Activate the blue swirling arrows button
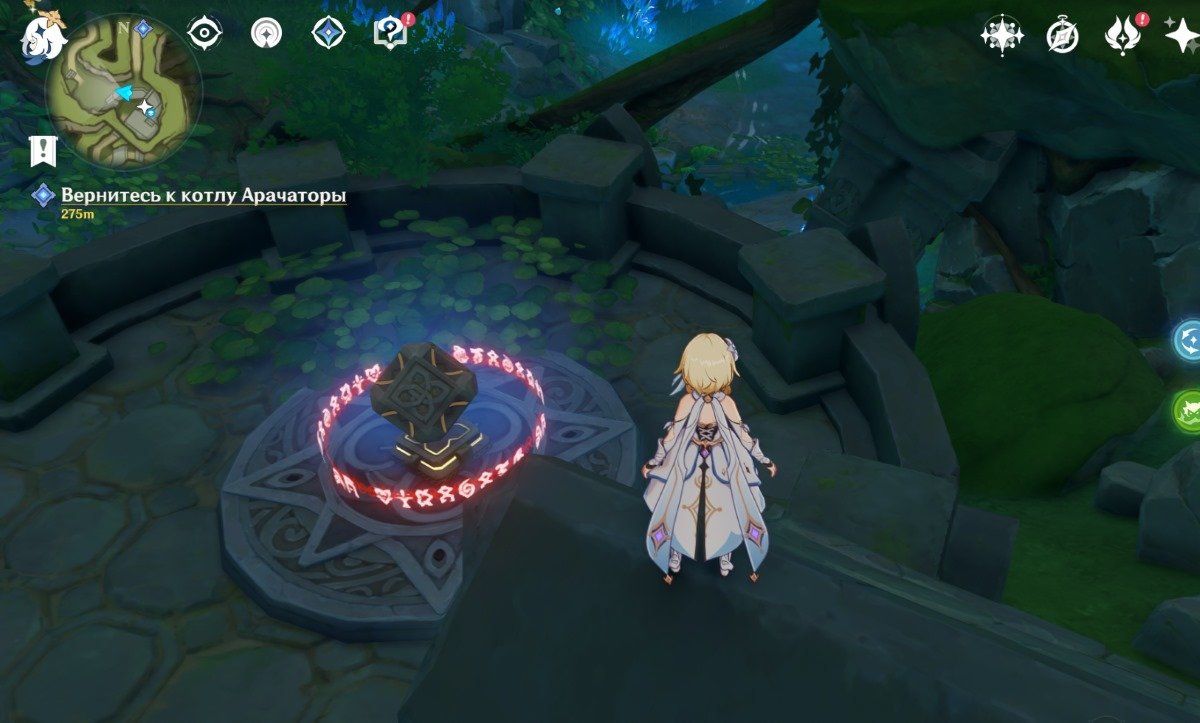This screenshot has width=1200, height=723. click(x=1189, y=340)
